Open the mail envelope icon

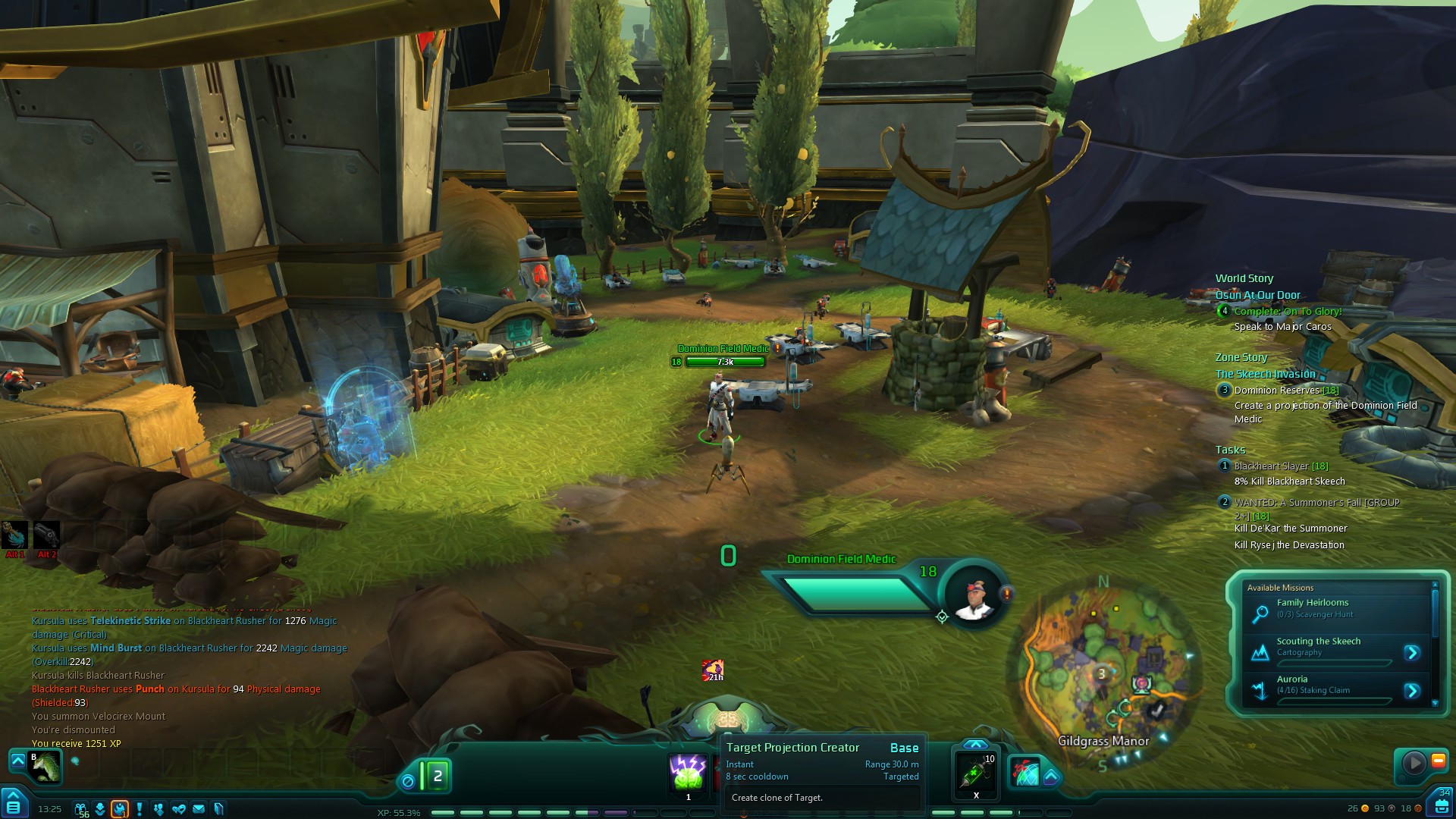click(199, 809)
